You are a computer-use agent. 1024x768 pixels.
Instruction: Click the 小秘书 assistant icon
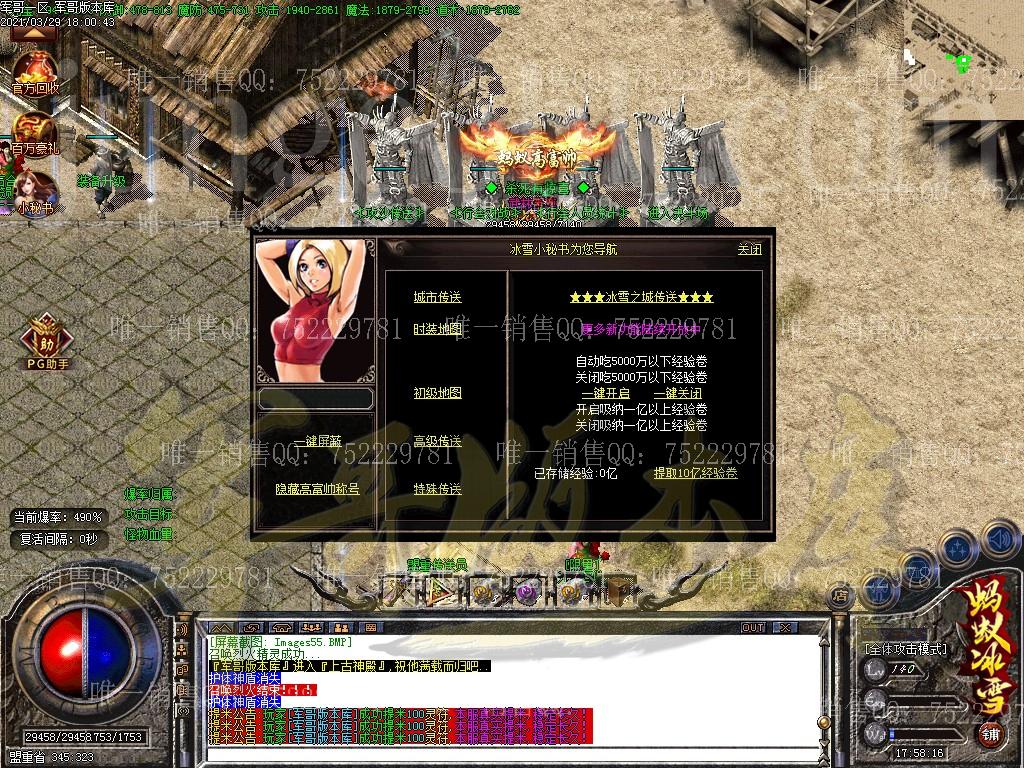tap(35, 192)
